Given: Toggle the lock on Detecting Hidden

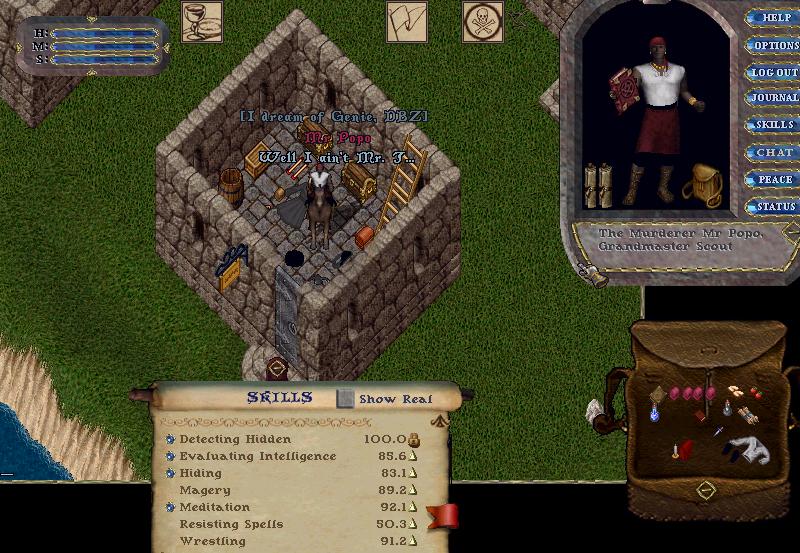Looking at the screenshot, I should click(413, 439).
